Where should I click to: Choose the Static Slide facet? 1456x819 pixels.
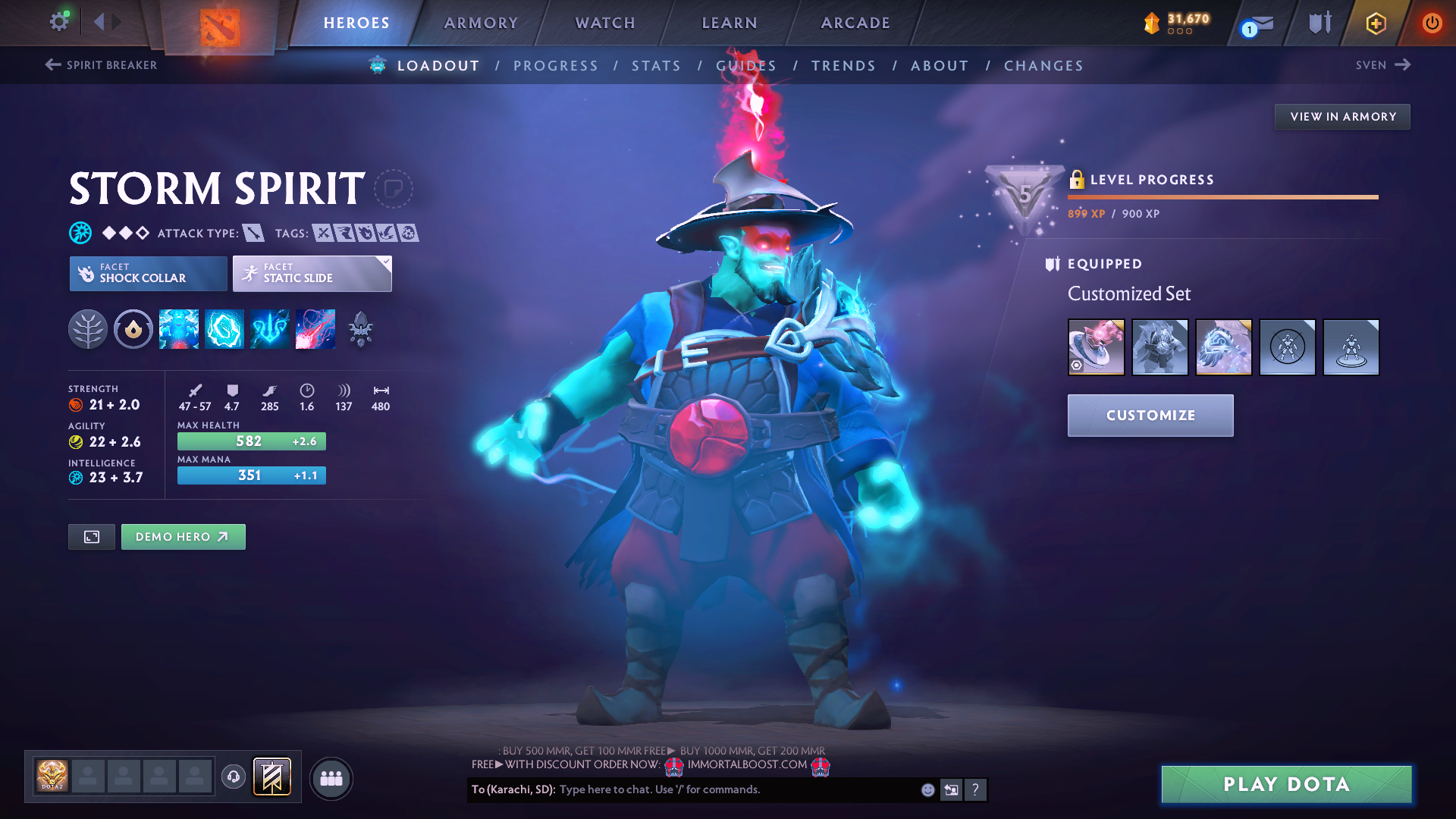312,274
